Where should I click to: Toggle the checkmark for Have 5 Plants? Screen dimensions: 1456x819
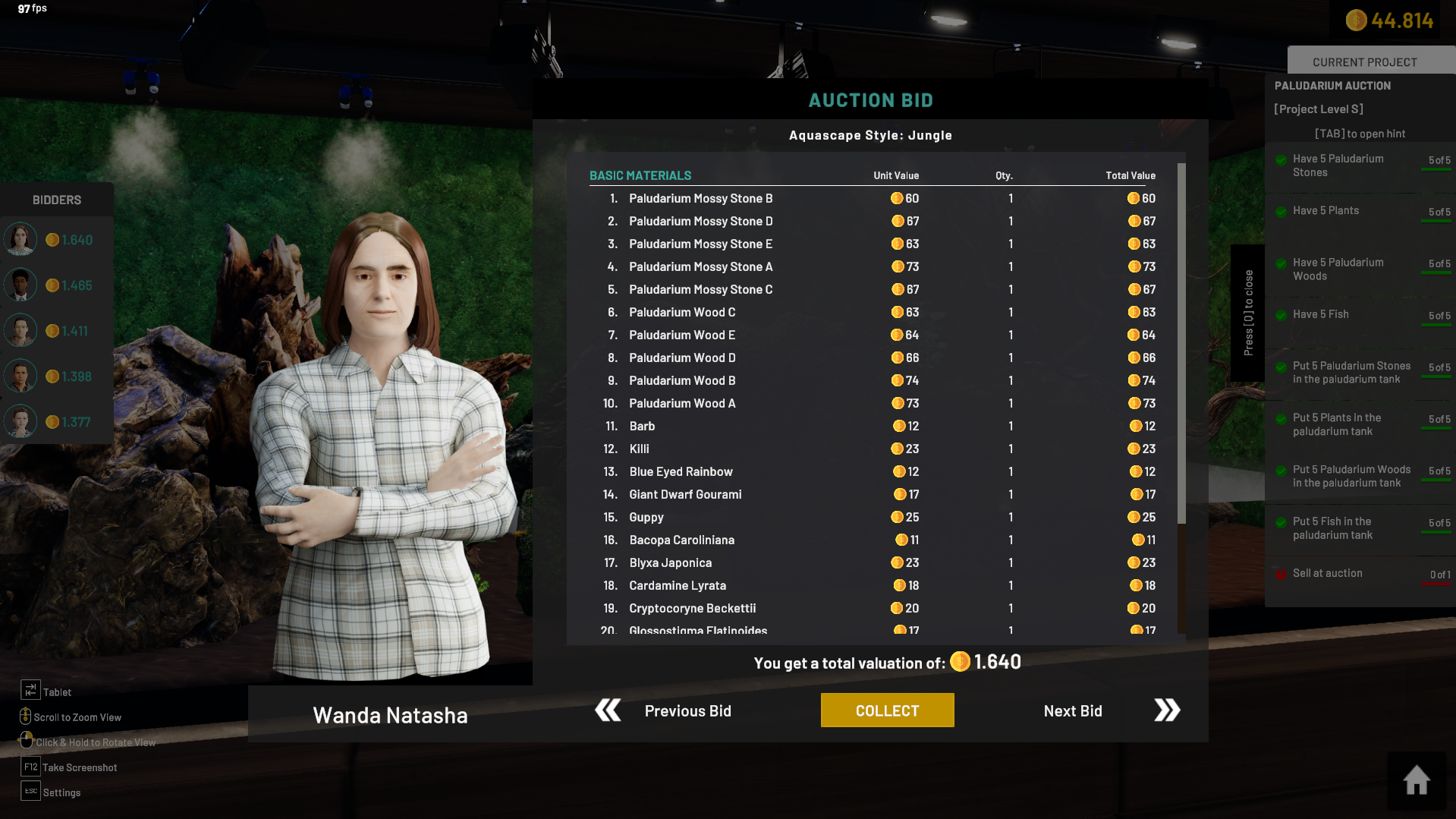[1281, 211]
